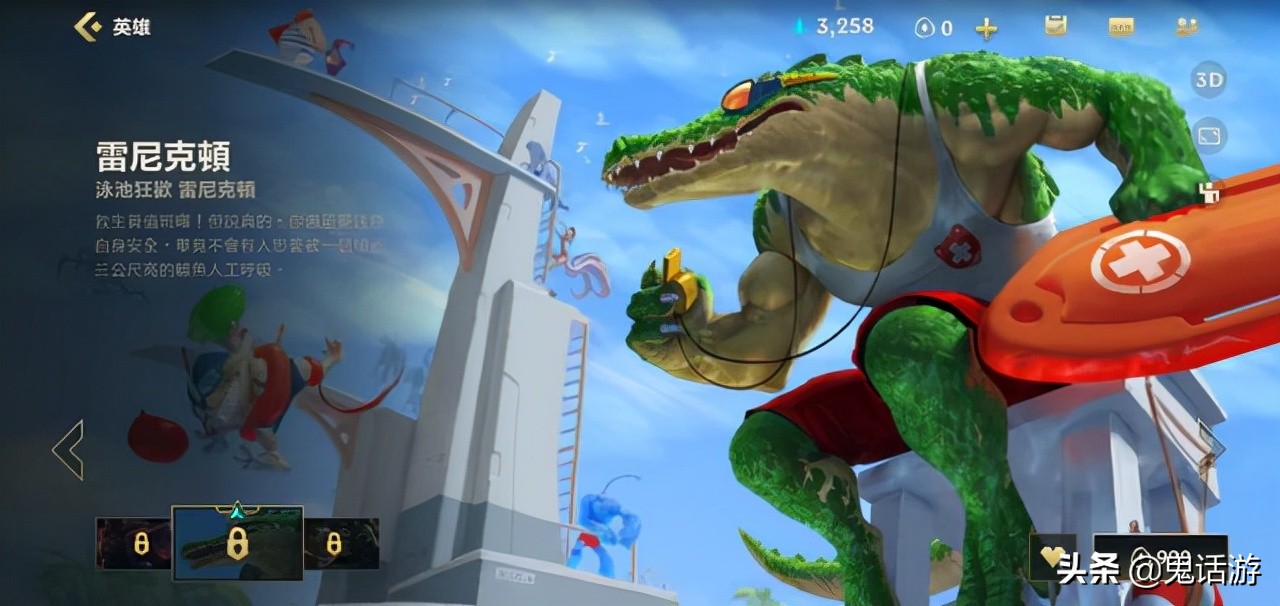
Task: Open the clipboard missions icon
Action: (x=1055, y=27)
